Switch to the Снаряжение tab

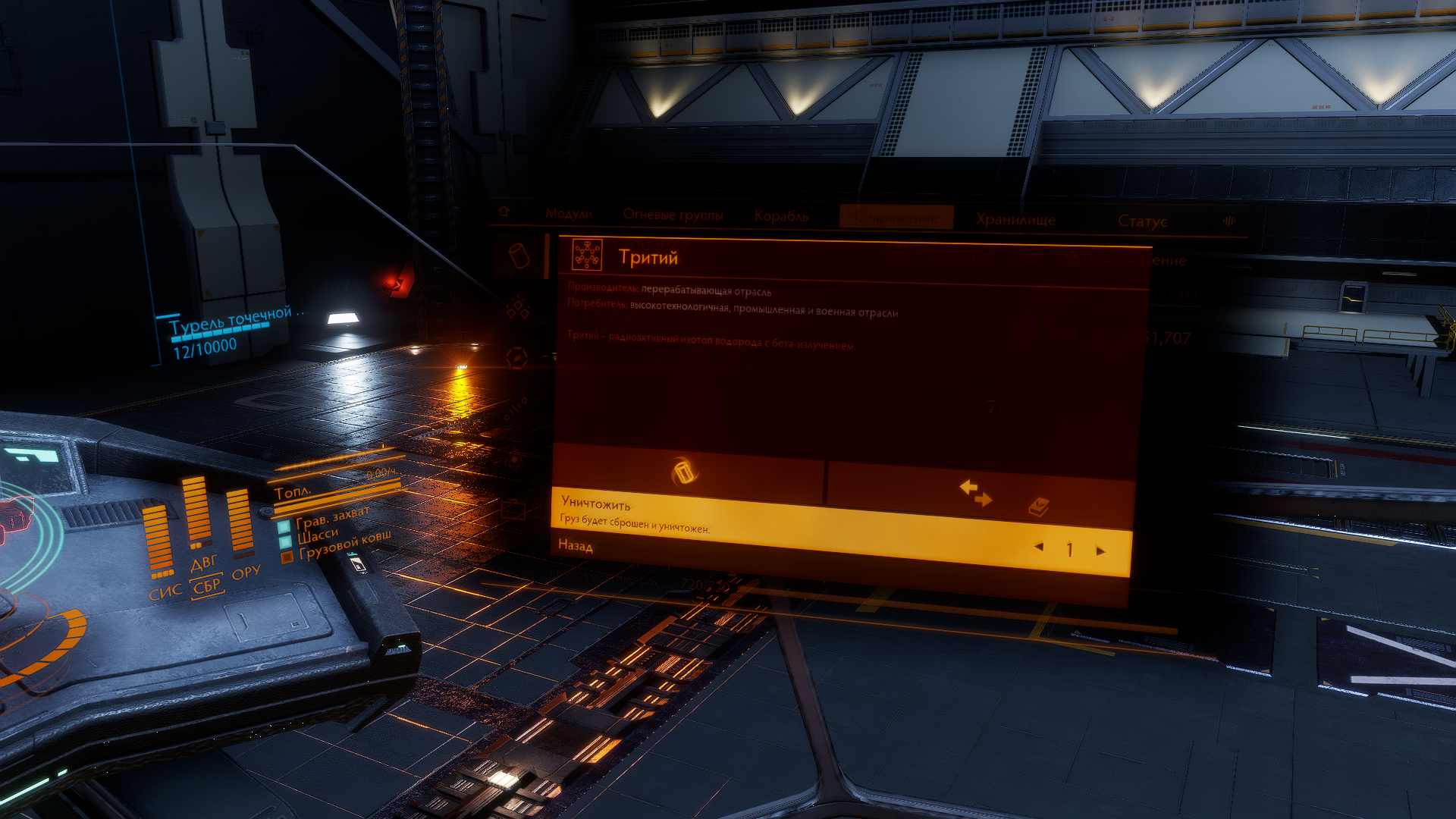(x=896, y=218)
